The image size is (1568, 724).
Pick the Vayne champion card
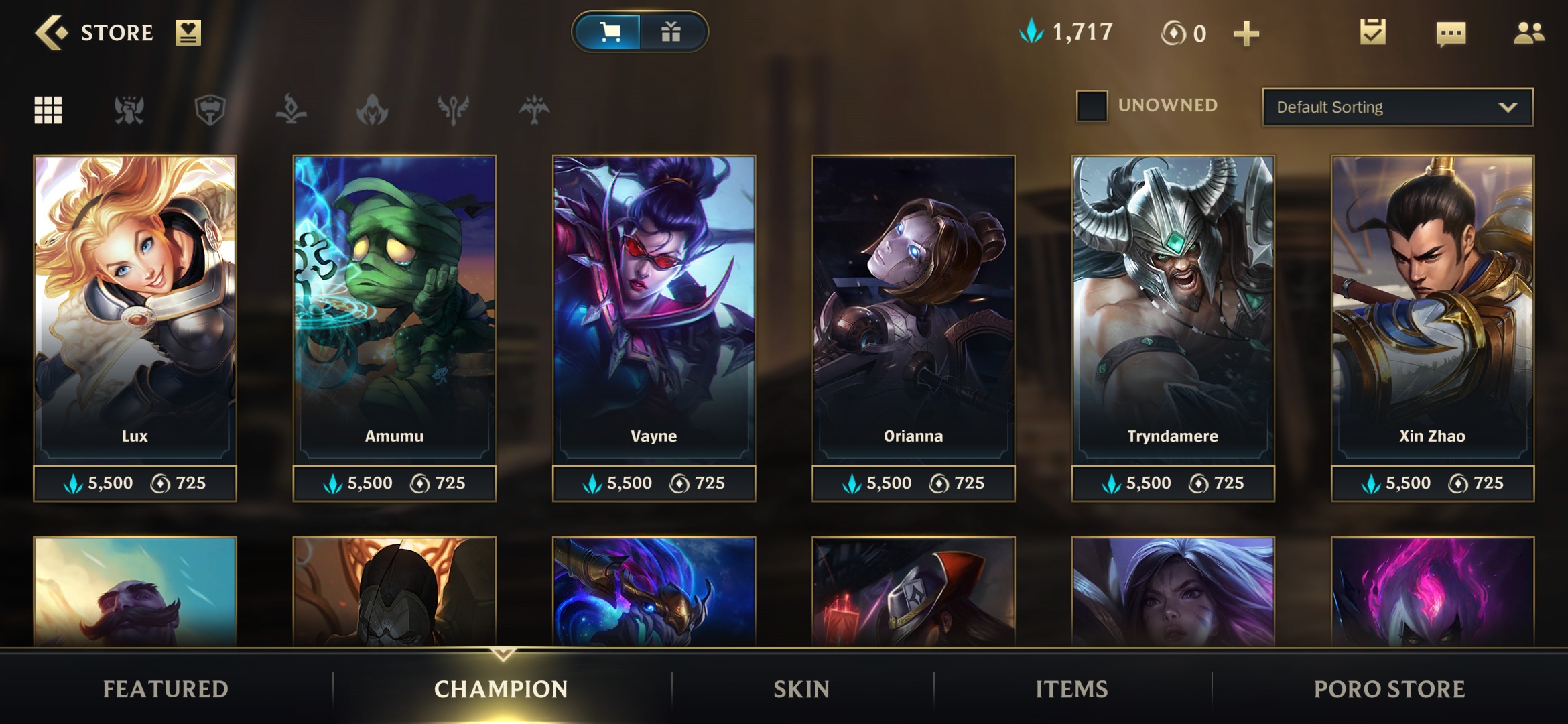(x=653, y=308)
